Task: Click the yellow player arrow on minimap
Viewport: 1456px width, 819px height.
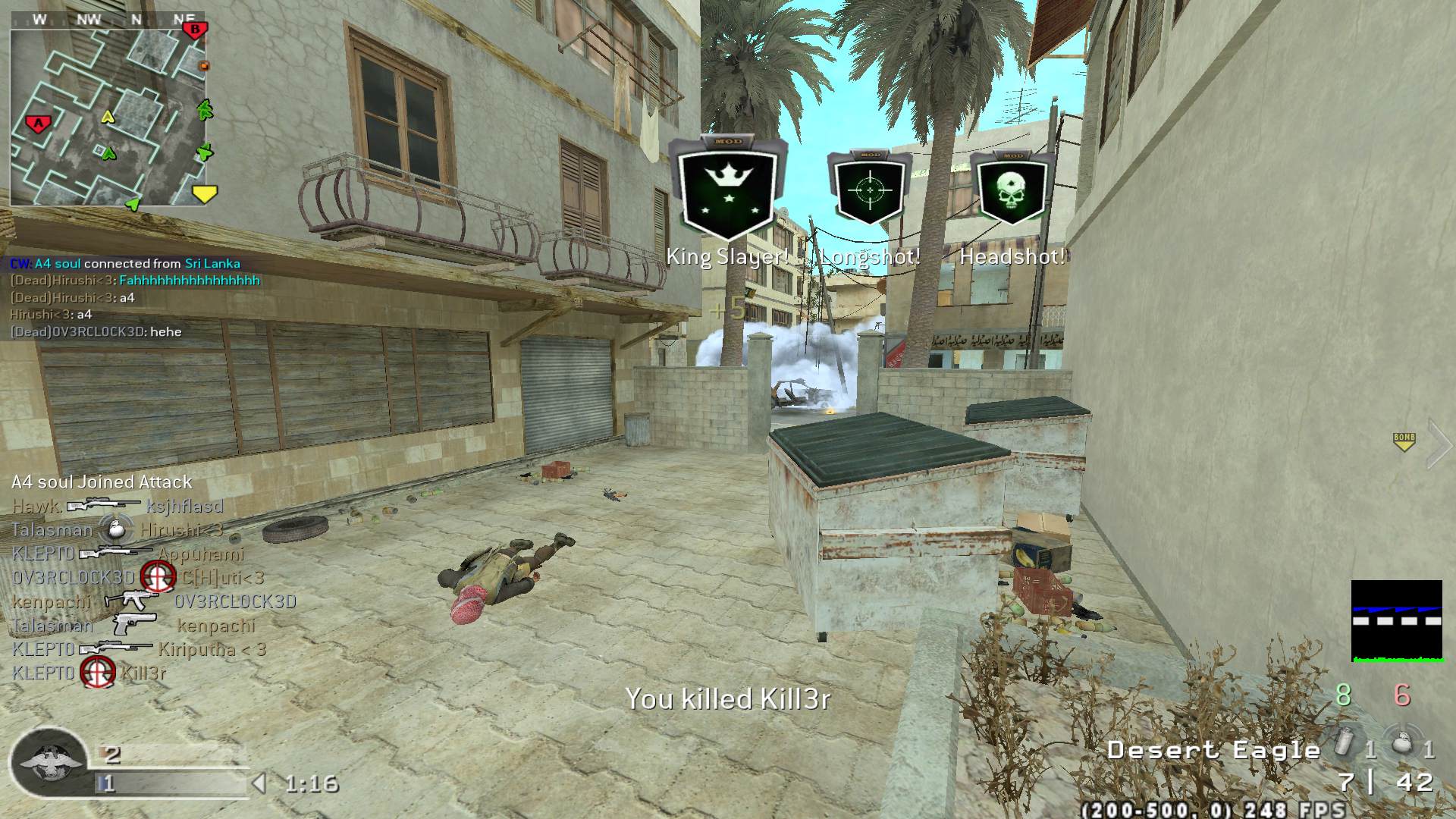Action: (108, 116)
